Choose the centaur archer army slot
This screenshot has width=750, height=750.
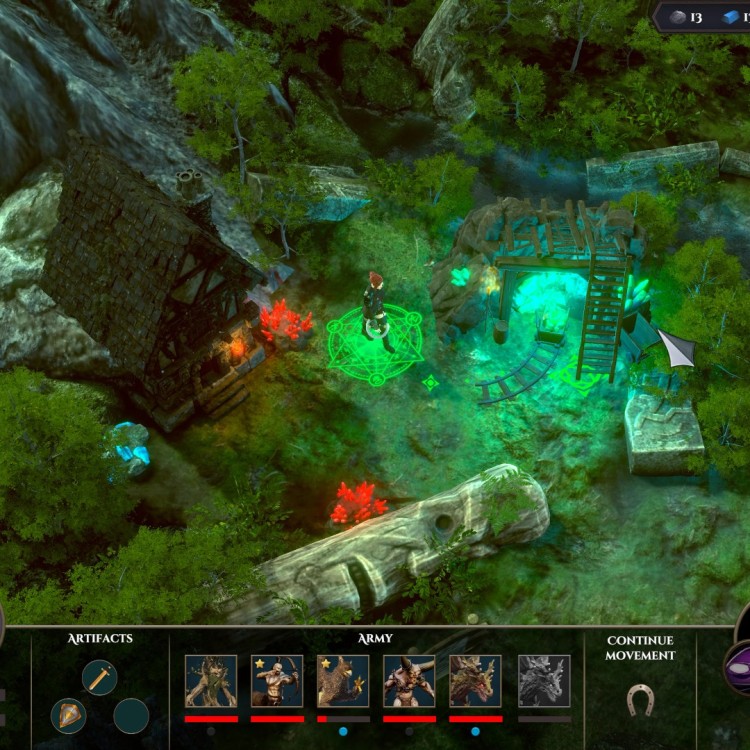click(x=277, y=681)
